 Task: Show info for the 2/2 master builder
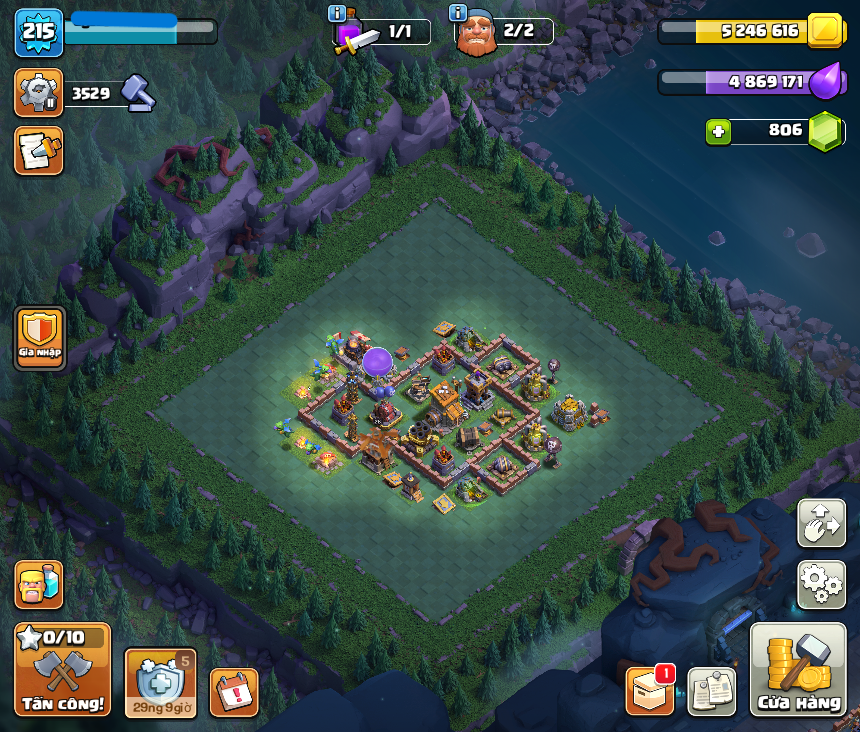pos(458,13)
